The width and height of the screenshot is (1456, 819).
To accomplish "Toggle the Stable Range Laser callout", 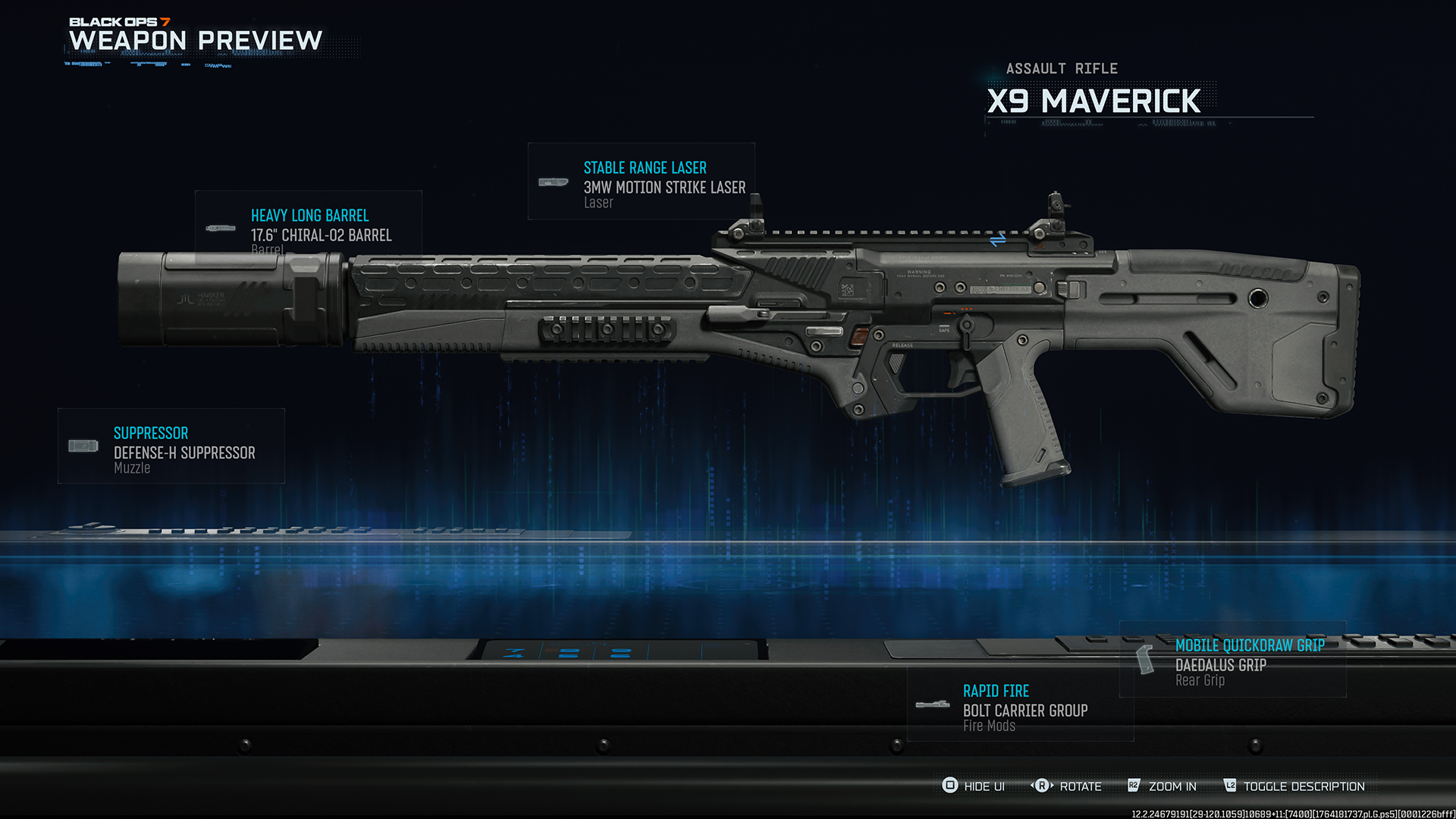I will point(644,168).
